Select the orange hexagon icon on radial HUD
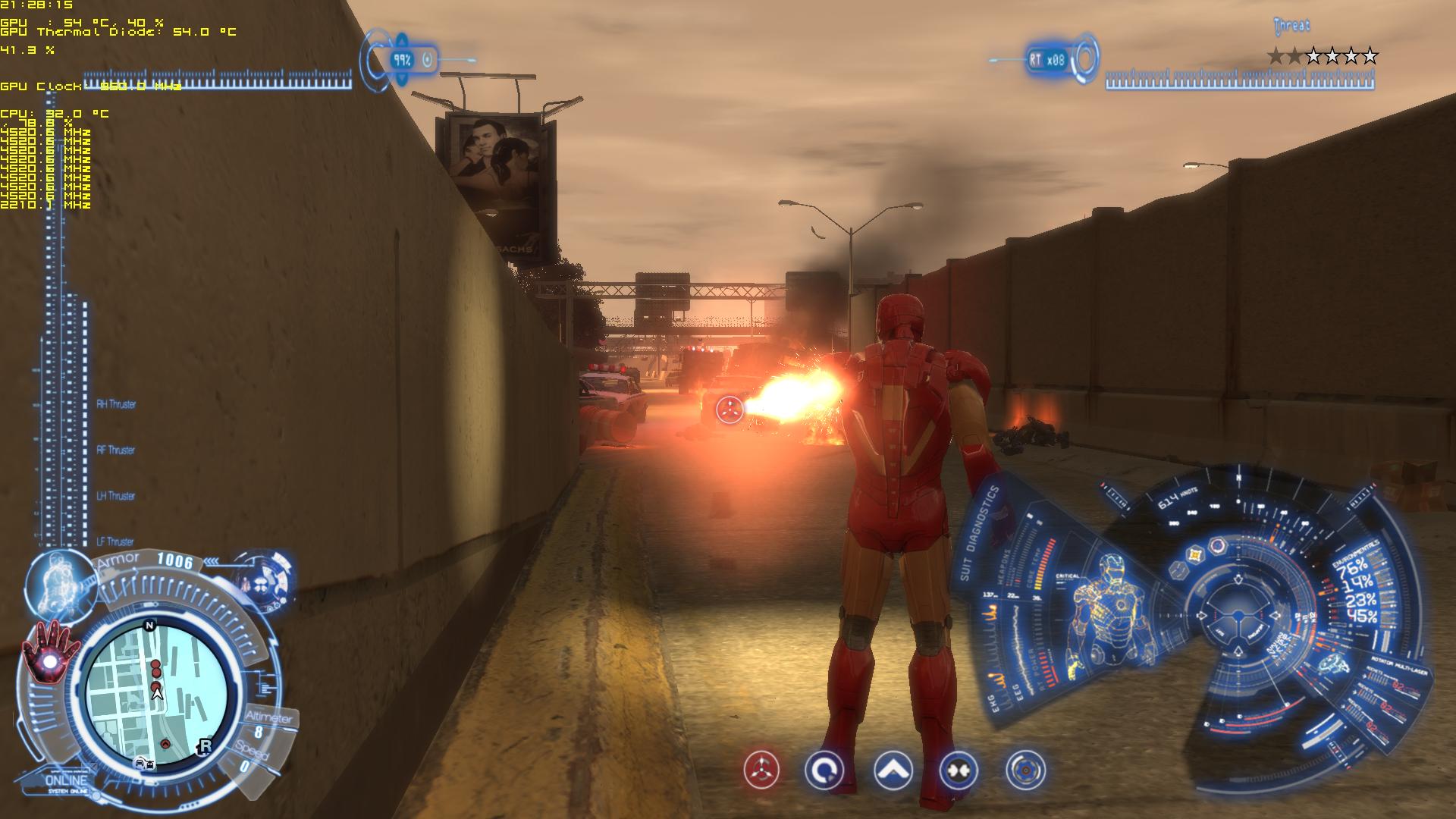Screen dimensions: 1456x819 point(1197,554)
